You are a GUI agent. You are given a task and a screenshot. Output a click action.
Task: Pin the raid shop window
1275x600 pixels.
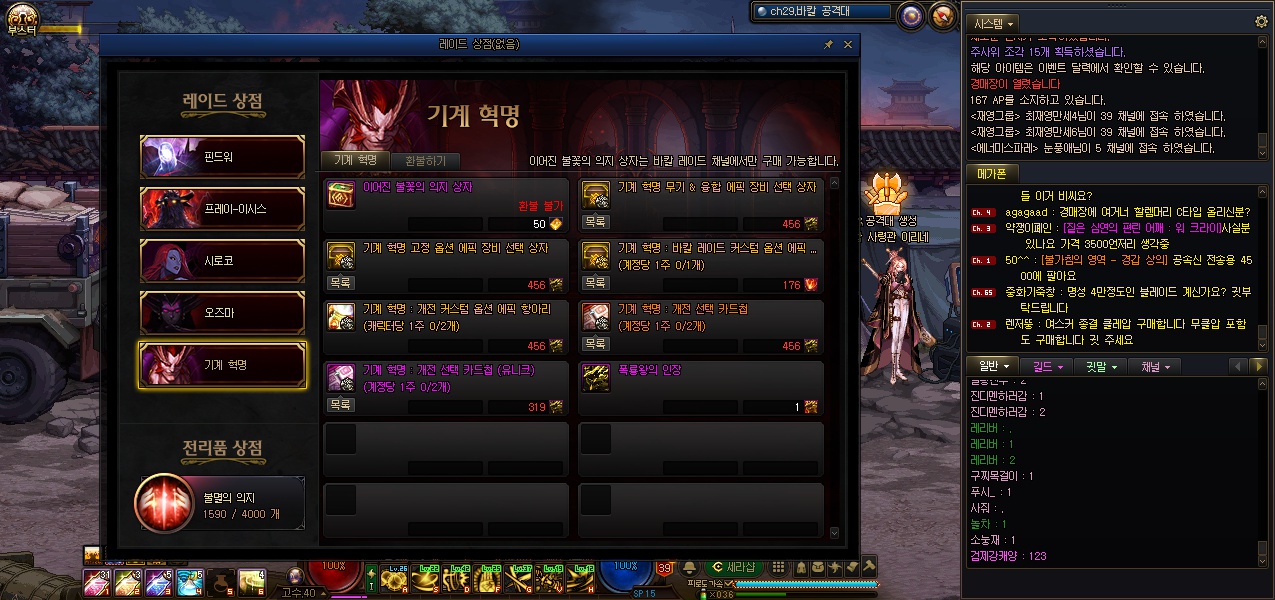coord(828,45)
